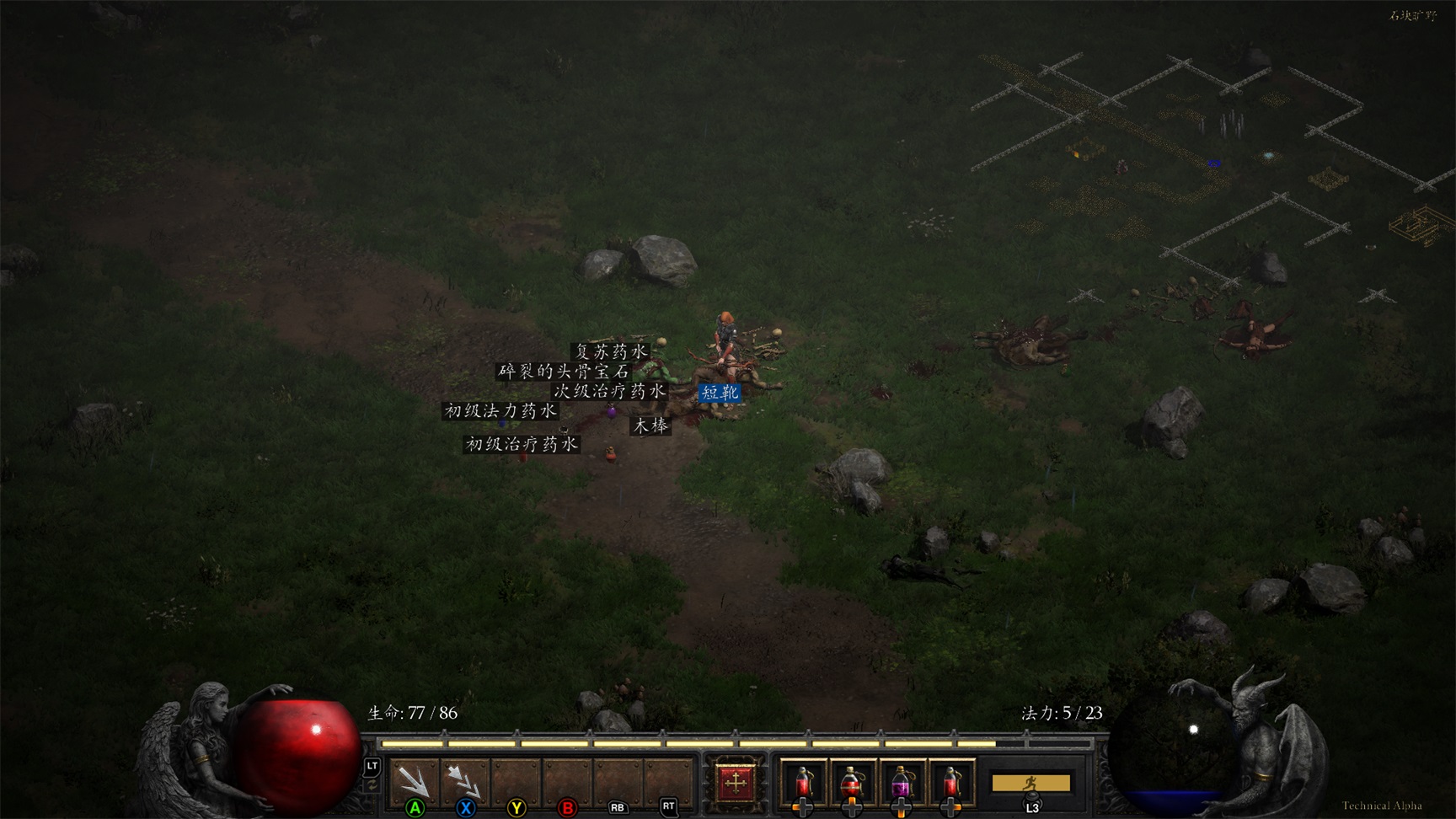Pick up the highlighted 短靴 item label
This screenshot has height=819, width=1456.
coord(720,393)
